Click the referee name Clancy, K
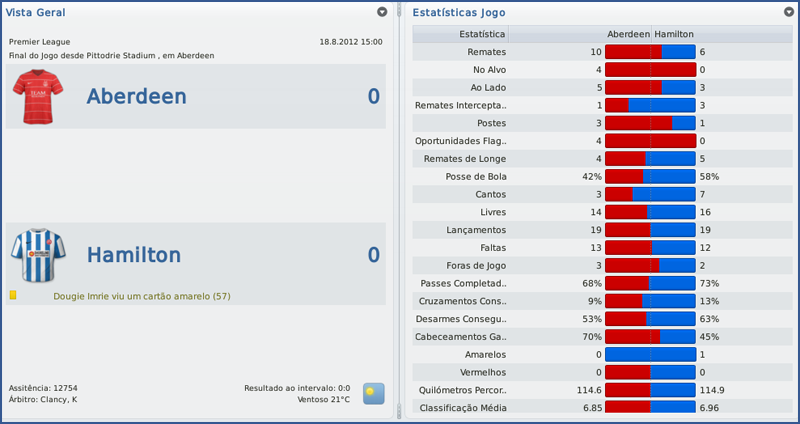800x424 pixels. (59, 399)
